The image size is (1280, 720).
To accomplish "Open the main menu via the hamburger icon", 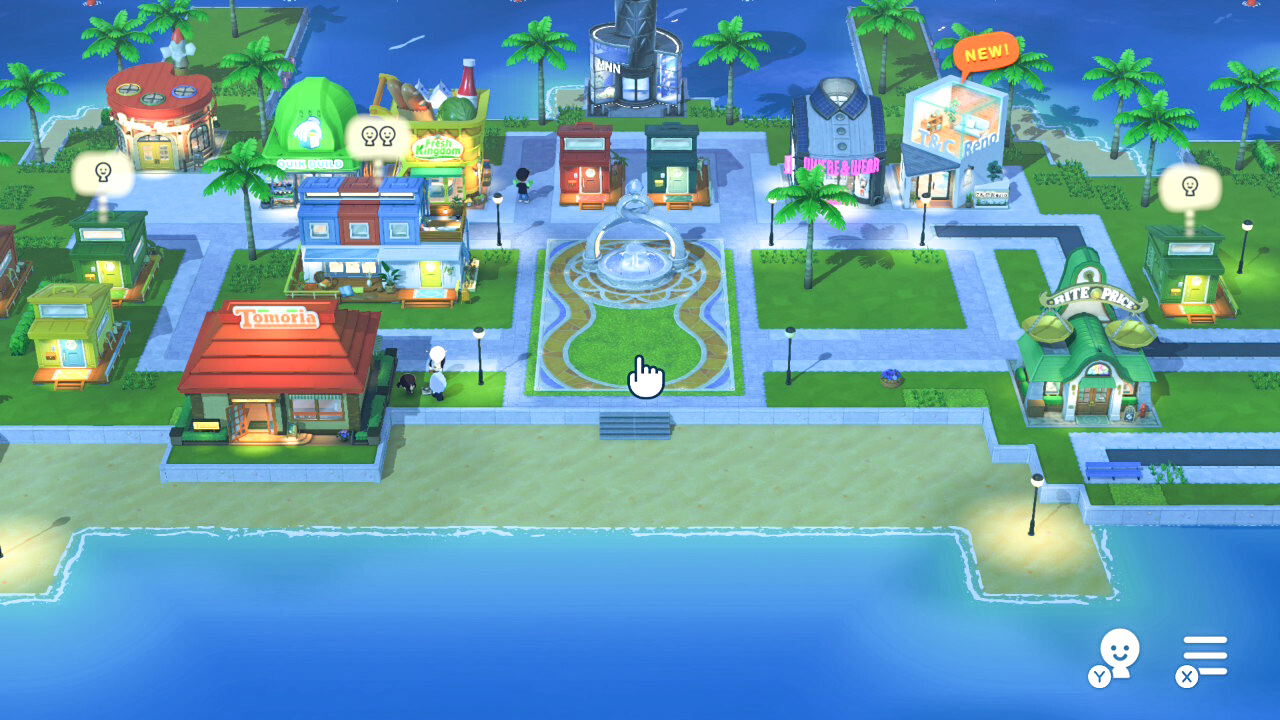I will (x=1205, y=652).
